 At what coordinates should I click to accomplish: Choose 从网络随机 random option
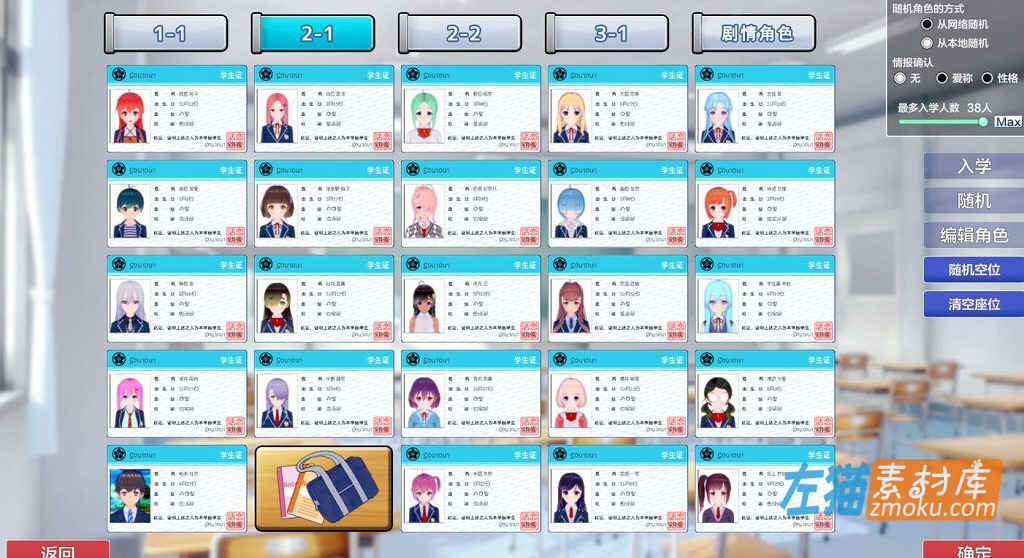[x=927, y=24]
